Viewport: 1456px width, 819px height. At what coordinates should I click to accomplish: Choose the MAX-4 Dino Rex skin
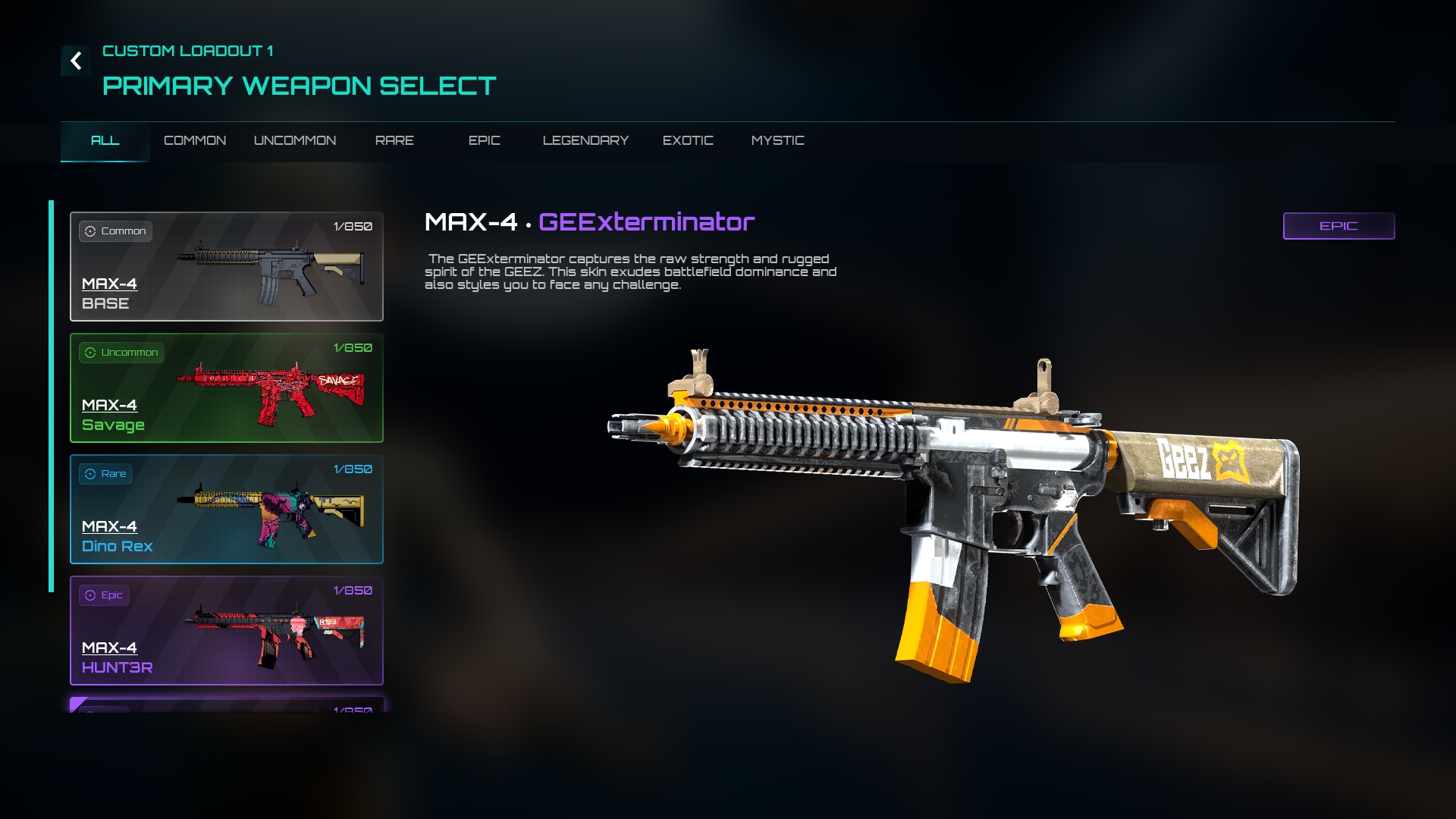(x=227, y=509)
